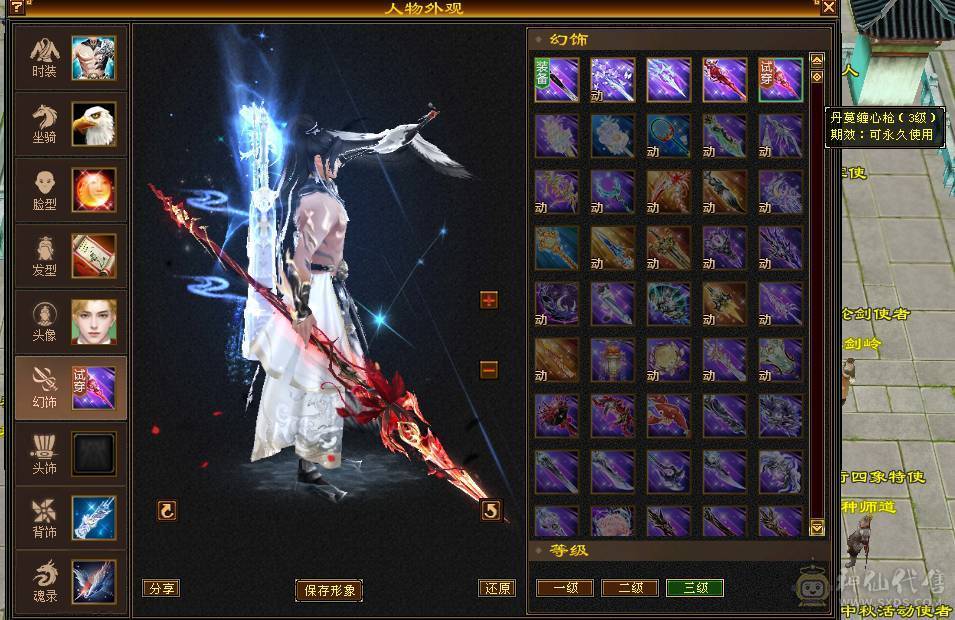The width and height of the screenshot is (955, 620).
Task: Zoom in with the plus button
Action: point(489,300)
